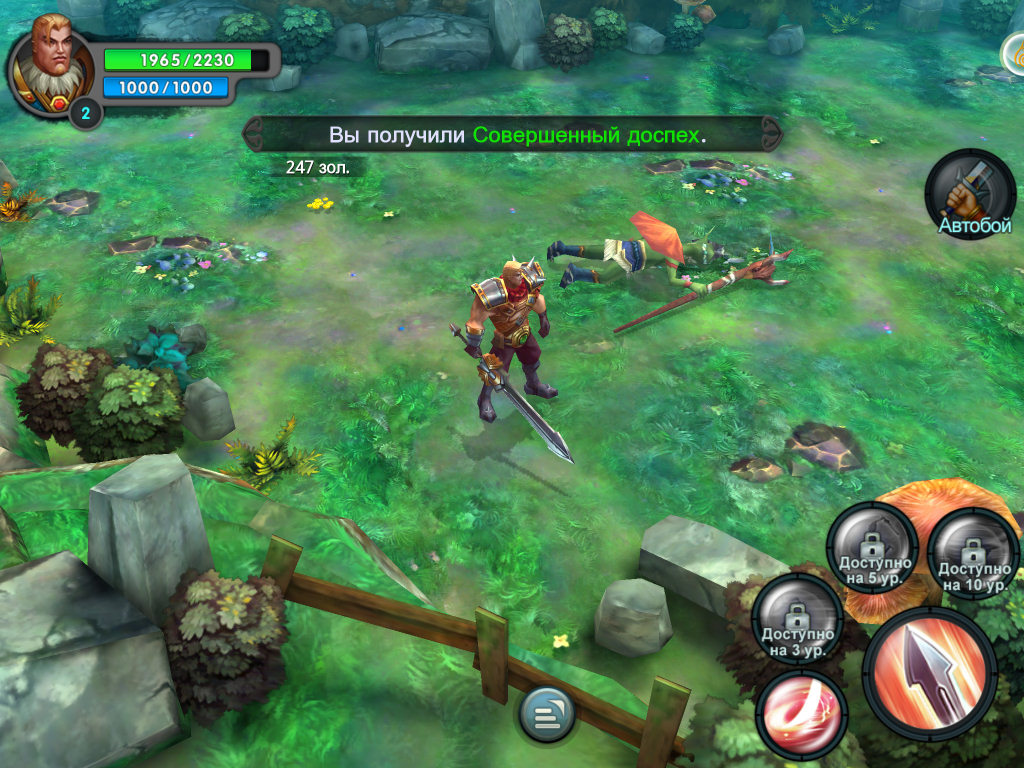Screen dimensions: 1024x768
Task: Activate the red slash skill
Action: [801, 714]
